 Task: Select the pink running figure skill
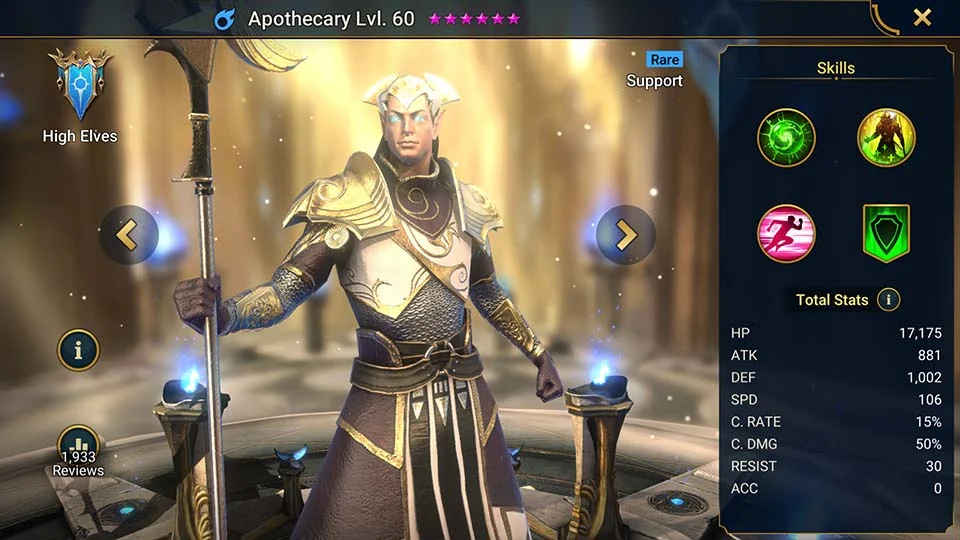(x=786, y=233)
